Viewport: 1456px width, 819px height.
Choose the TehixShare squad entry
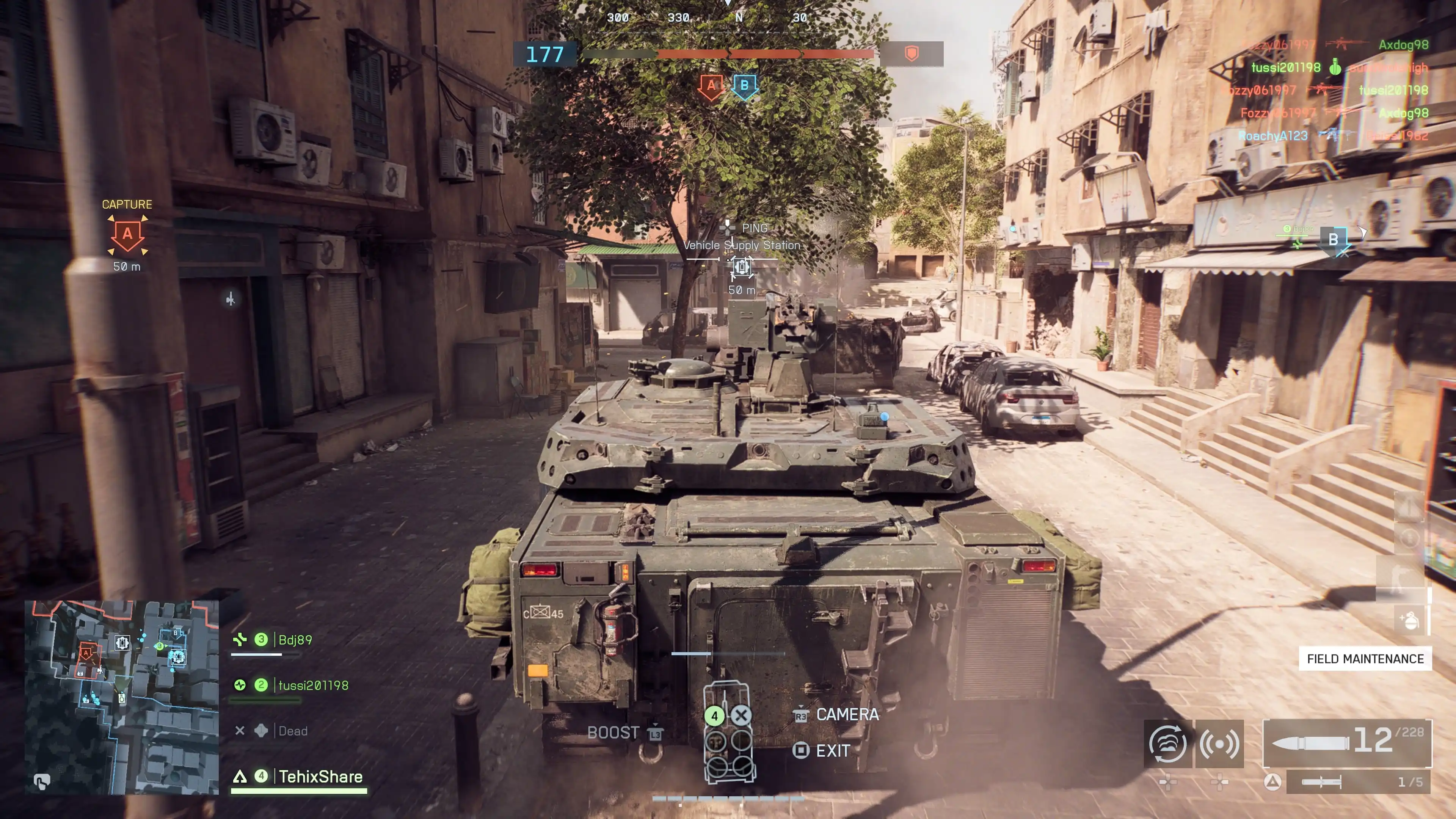[x=320, y=777]
